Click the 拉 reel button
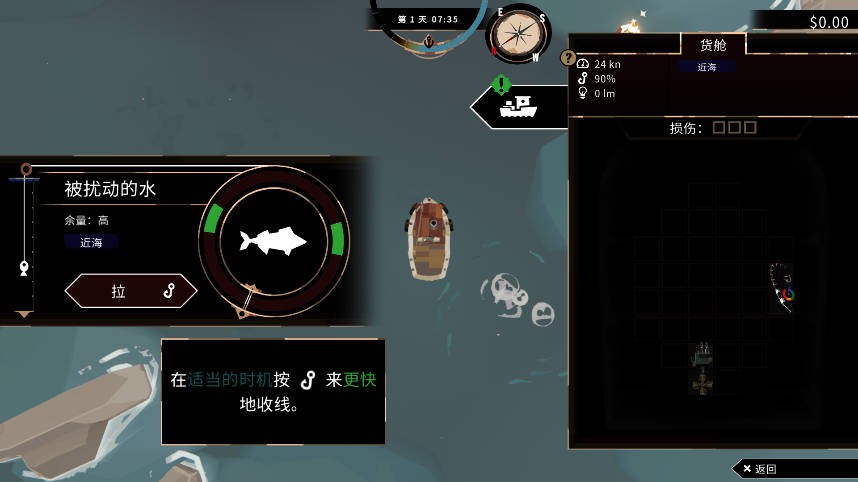858x482 pixels. coord(131,291)
